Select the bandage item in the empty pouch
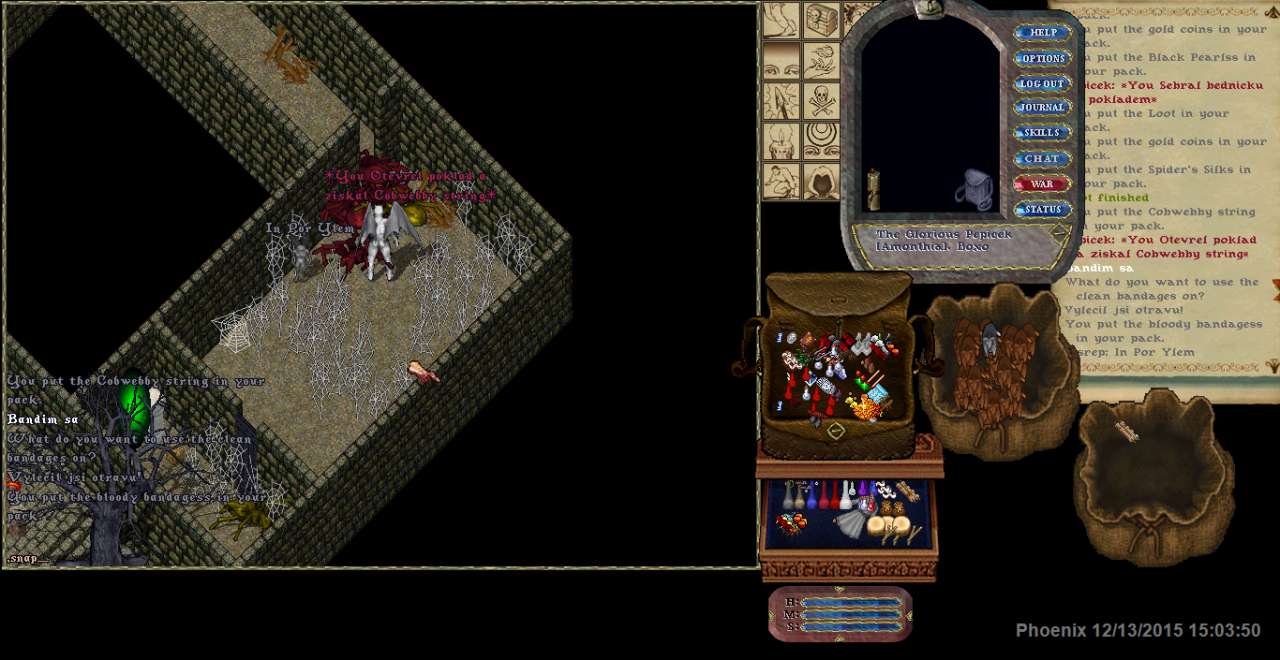This screenshot has height=660, width=1280. pyautogui.click(x=1127, y=431)
